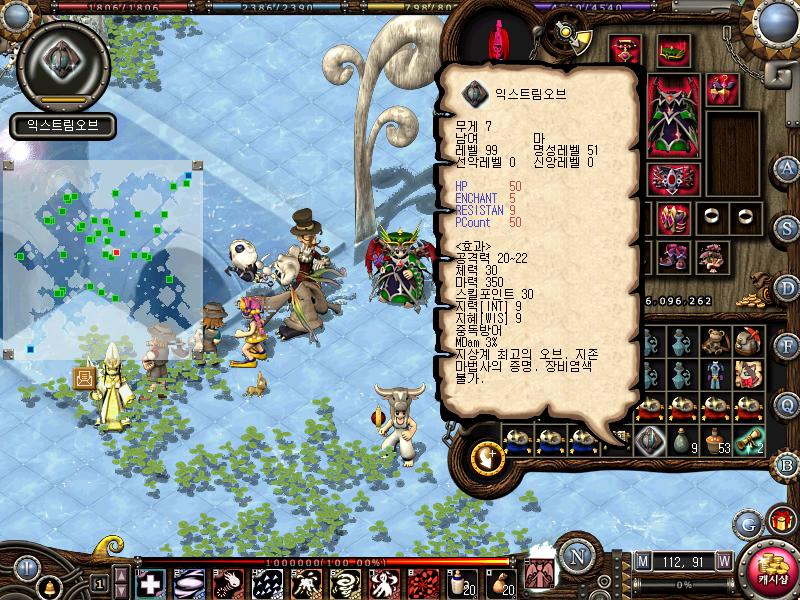Select the Extreme Orb item in inventory

coord(650,438)
